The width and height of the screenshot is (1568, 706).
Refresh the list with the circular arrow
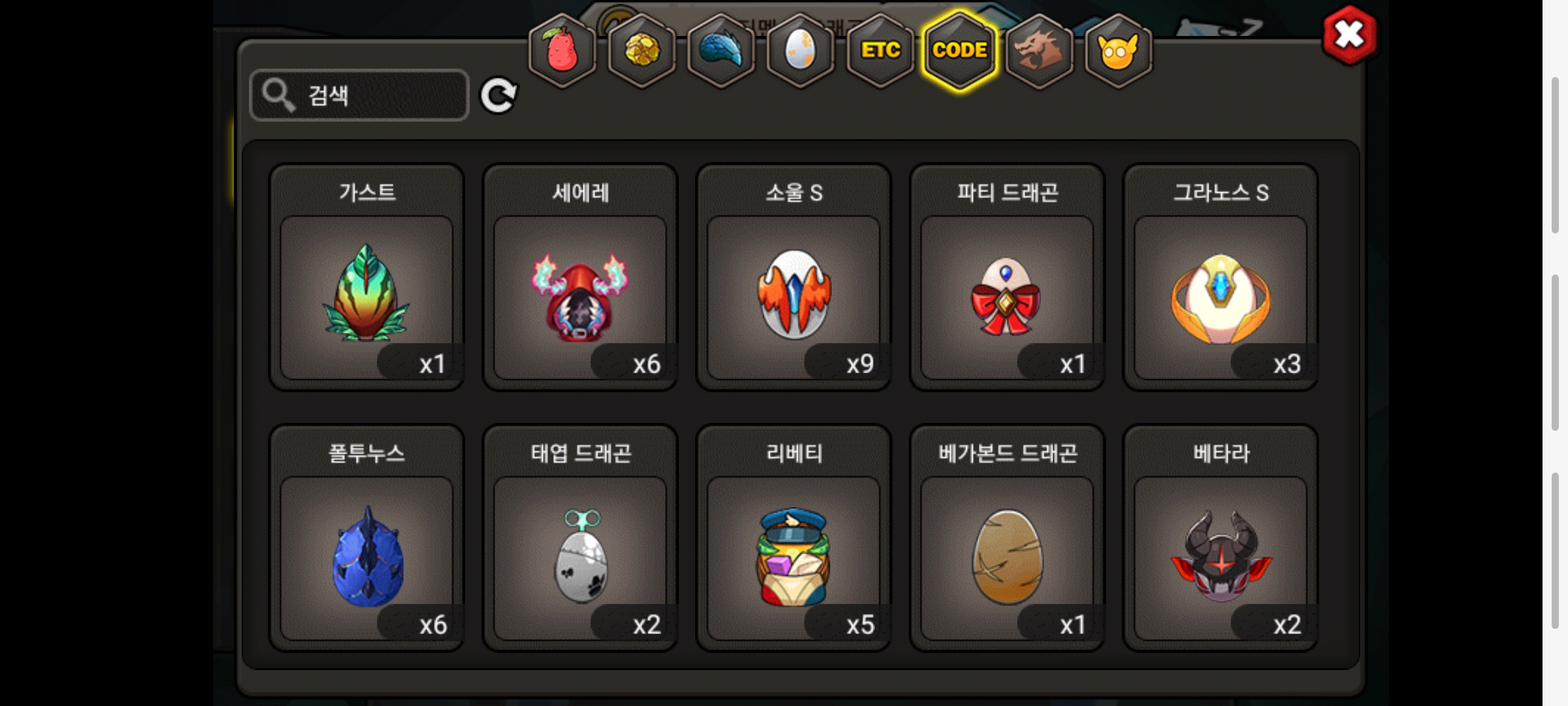498,95
